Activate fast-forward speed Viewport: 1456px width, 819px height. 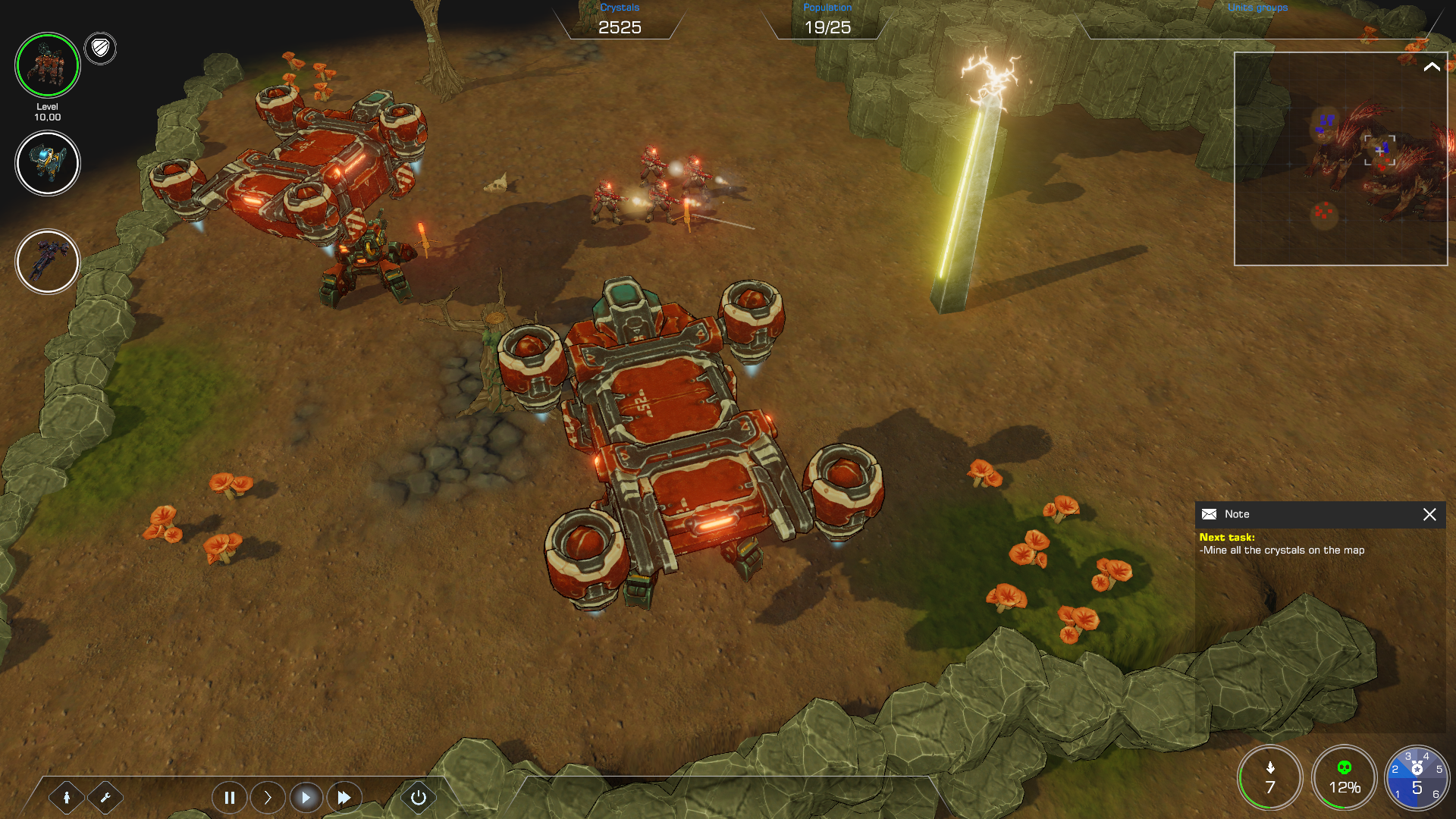(344, 797)
